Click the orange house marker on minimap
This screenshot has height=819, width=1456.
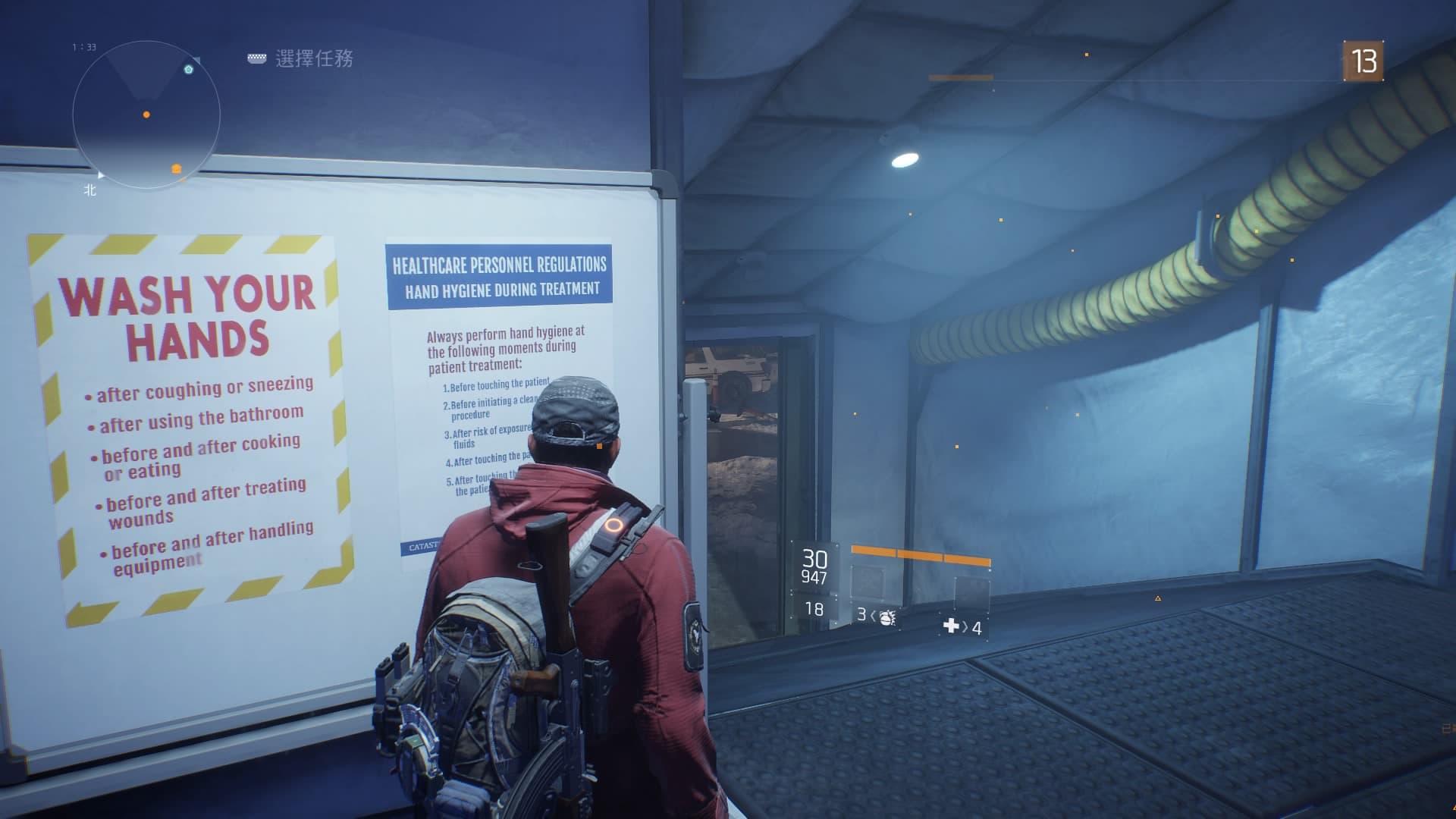tap(177, 168)
